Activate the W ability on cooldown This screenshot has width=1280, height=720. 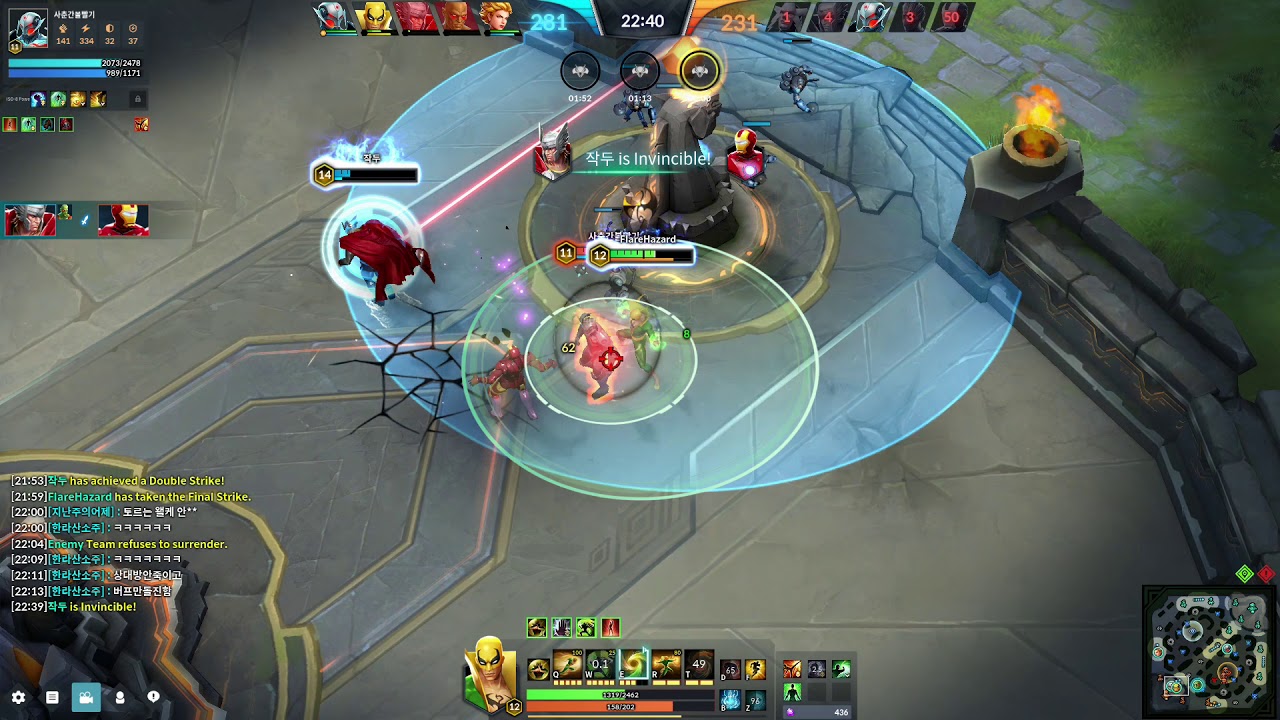[x=600, y=665]
